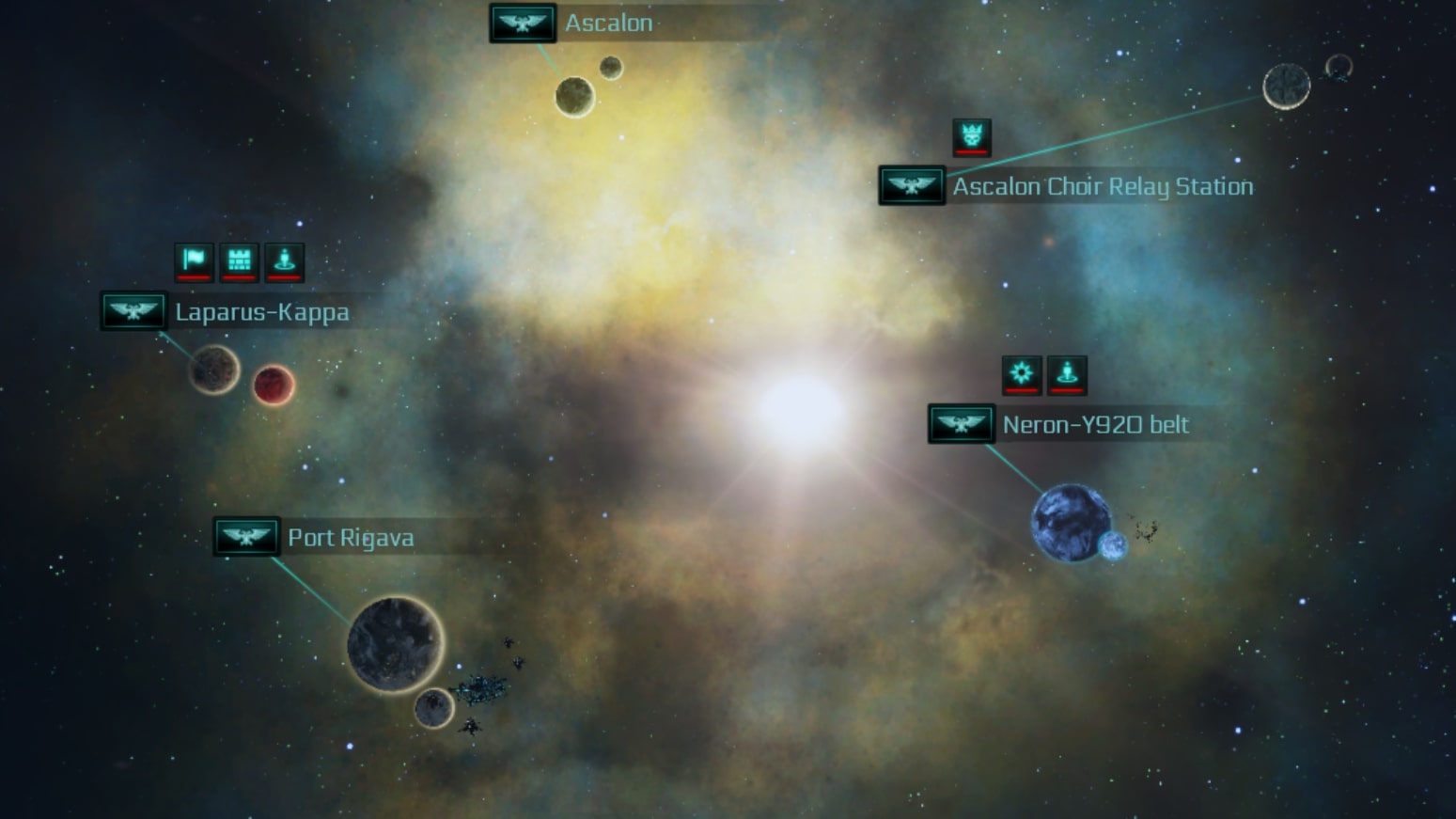1456x819 pixels.
Task: Click the beacon icon above Laparus-Kappa
Action: (x=284, y=260)
